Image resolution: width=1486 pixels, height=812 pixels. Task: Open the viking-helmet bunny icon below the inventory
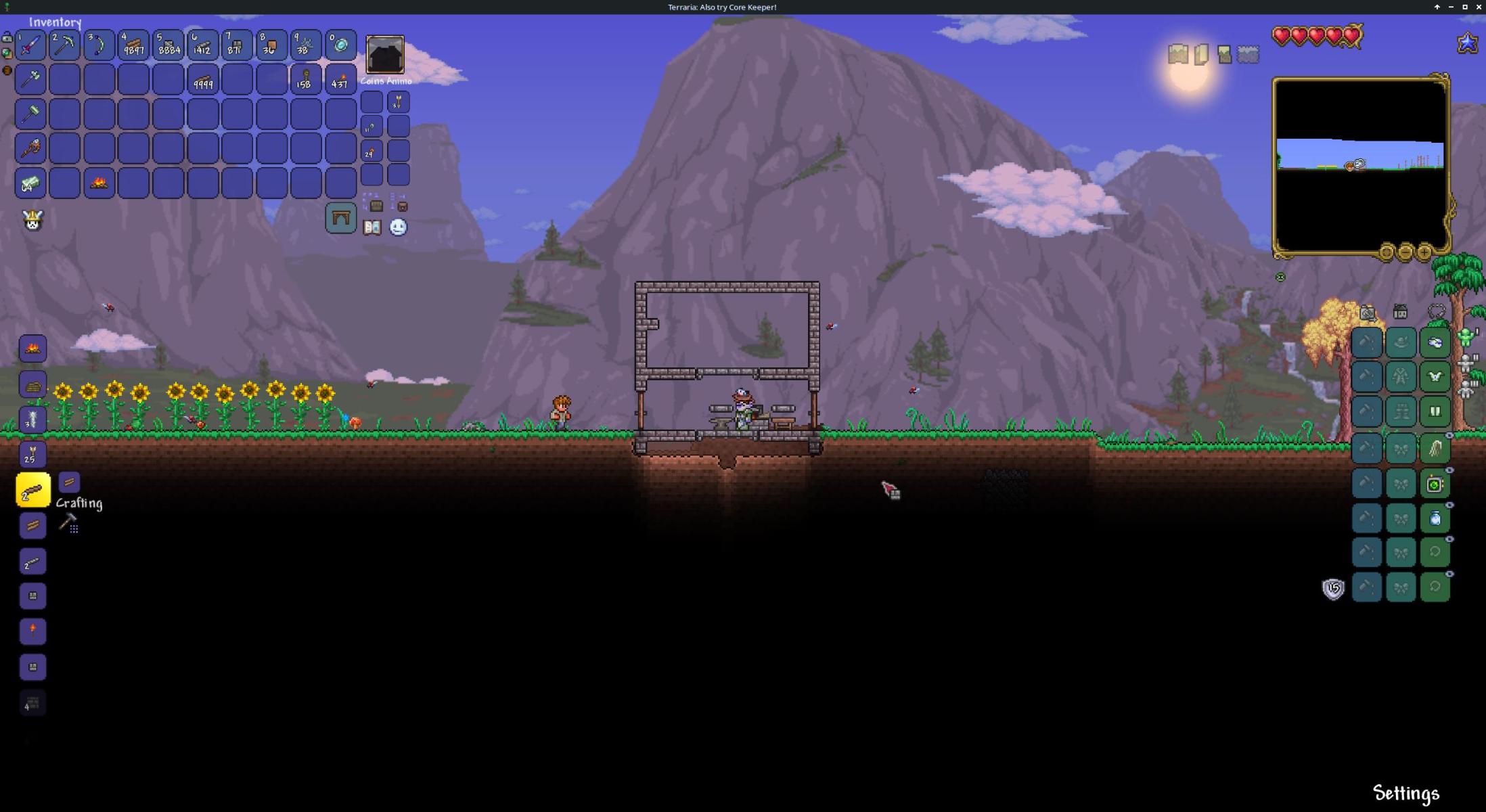tap(32, 220)
